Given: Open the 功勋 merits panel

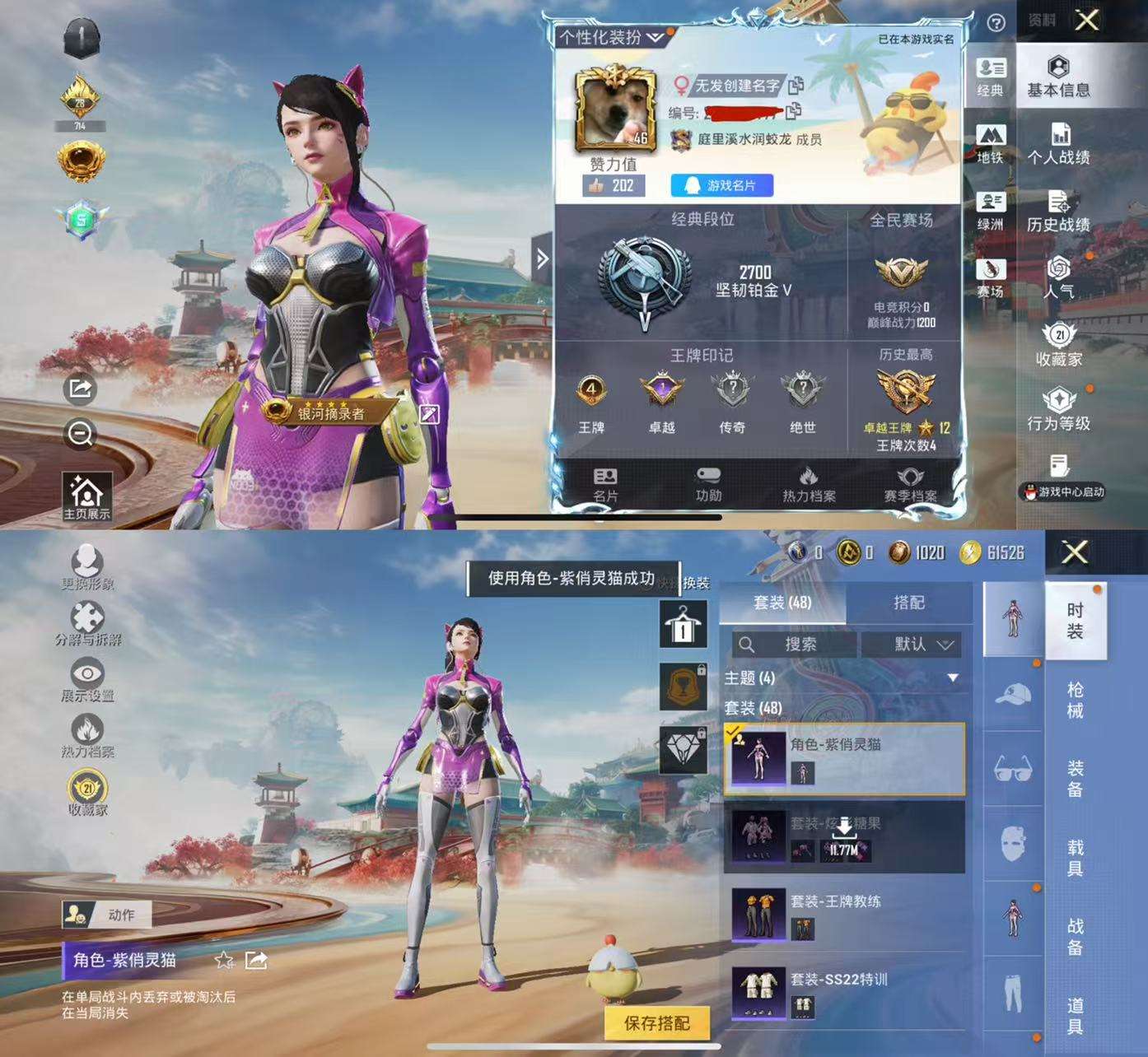Looking at the screenshot, I should (x=707, y=485).
